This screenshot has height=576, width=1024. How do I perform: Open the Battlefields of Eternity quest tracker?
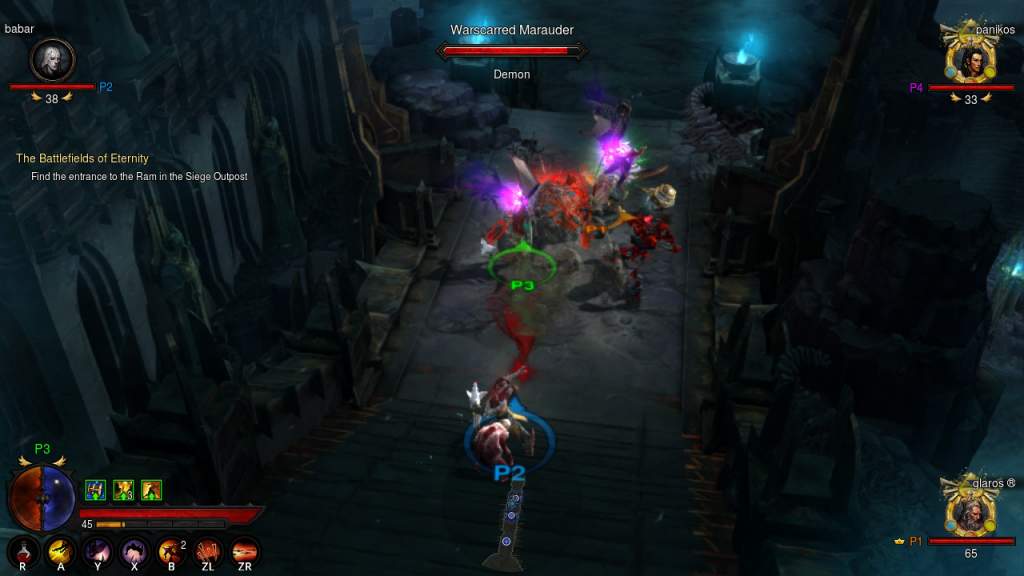[x=82, y=158]
